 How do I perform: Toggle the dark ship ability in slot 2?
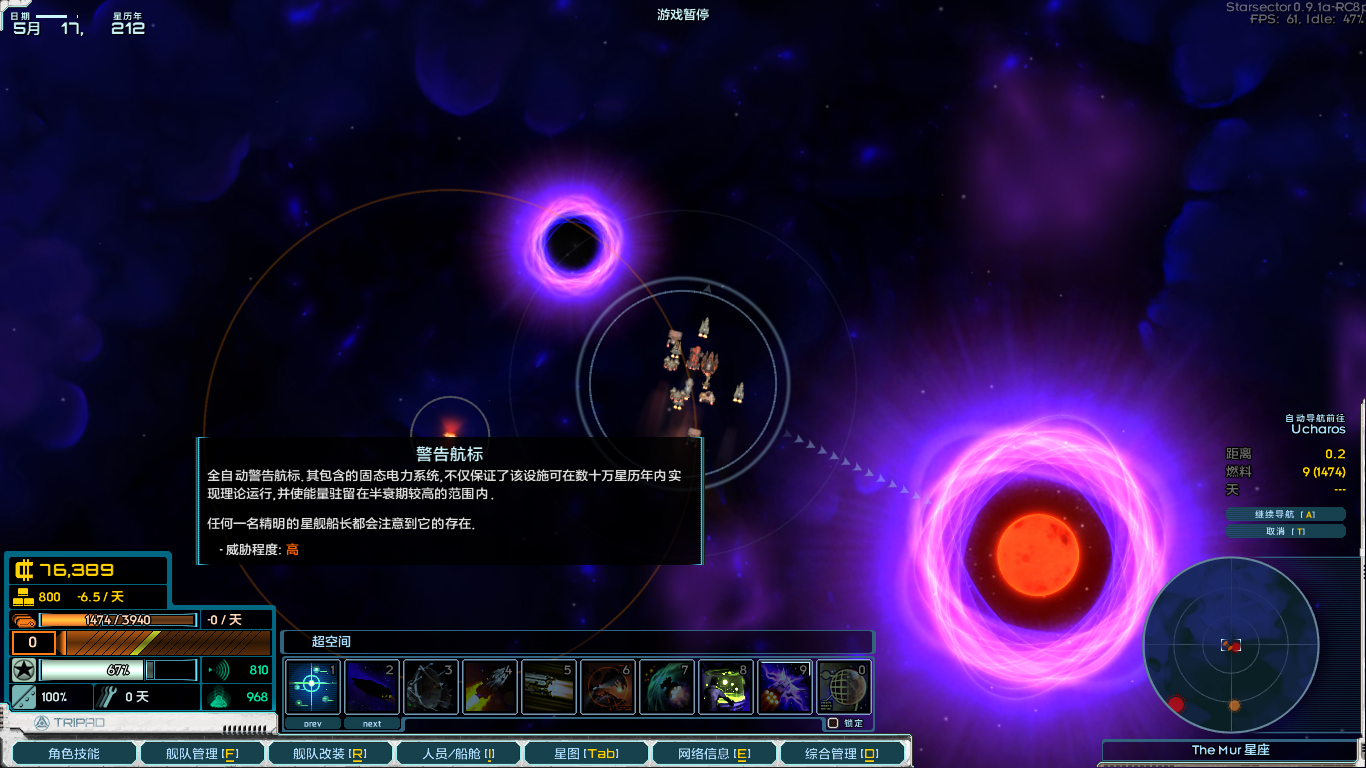pos(372,686)
